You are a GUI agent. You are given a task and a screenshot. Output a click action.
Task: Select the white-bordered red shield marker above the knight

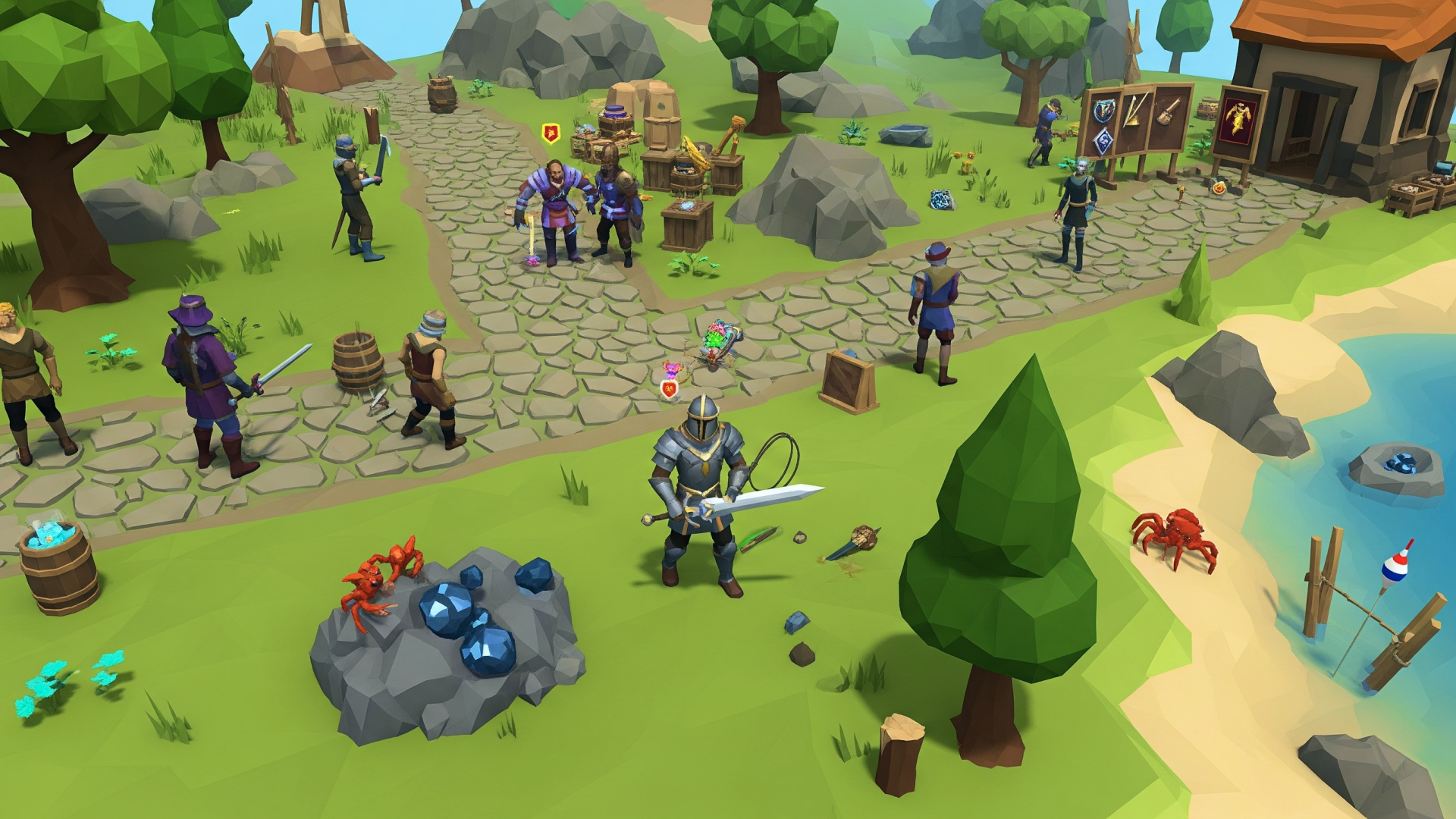point(669,389)
